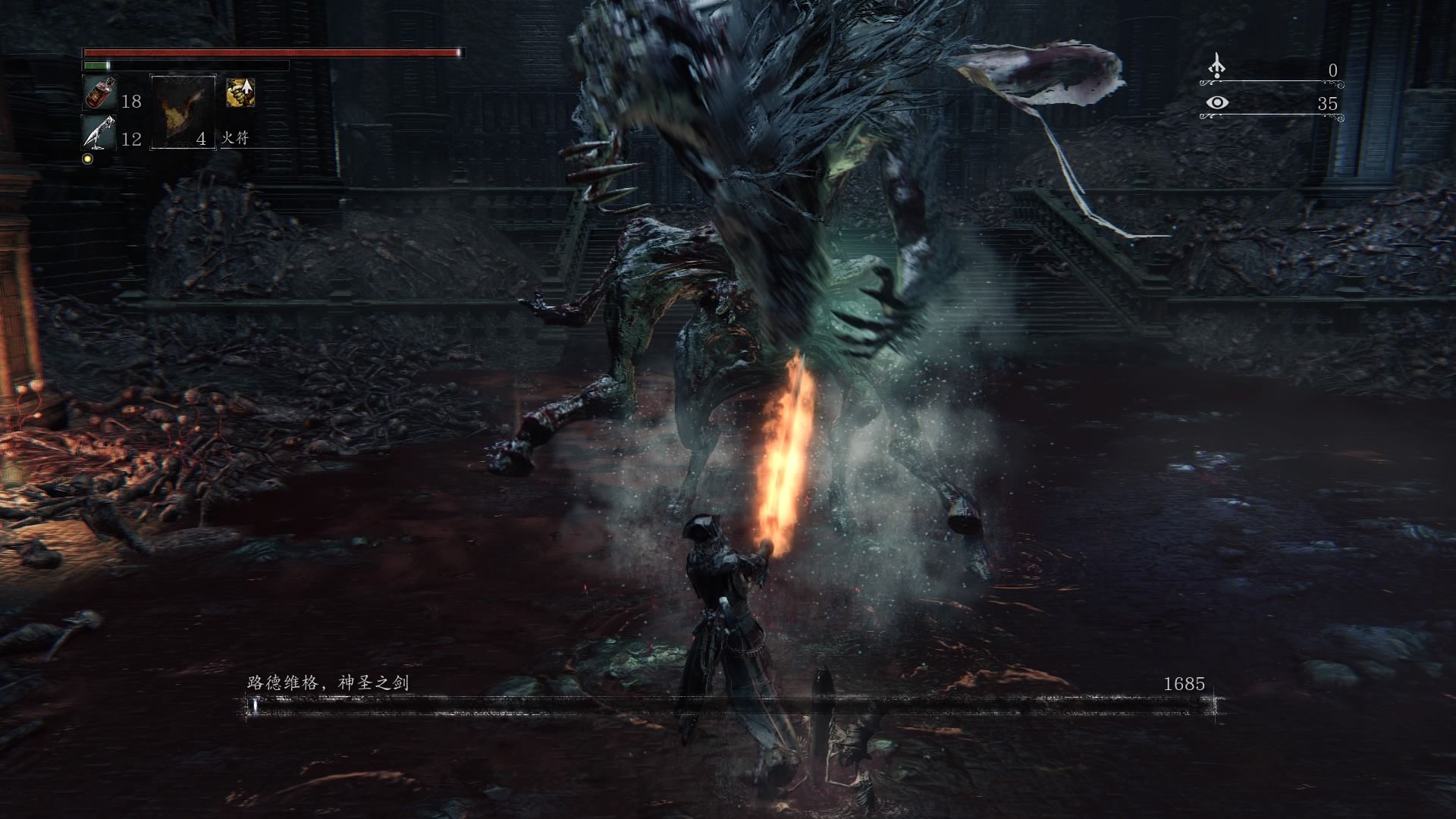This screenshot has width=1456, height=819.
Task: Use the fire paper quick item slot
Action: tap(183, 112)
